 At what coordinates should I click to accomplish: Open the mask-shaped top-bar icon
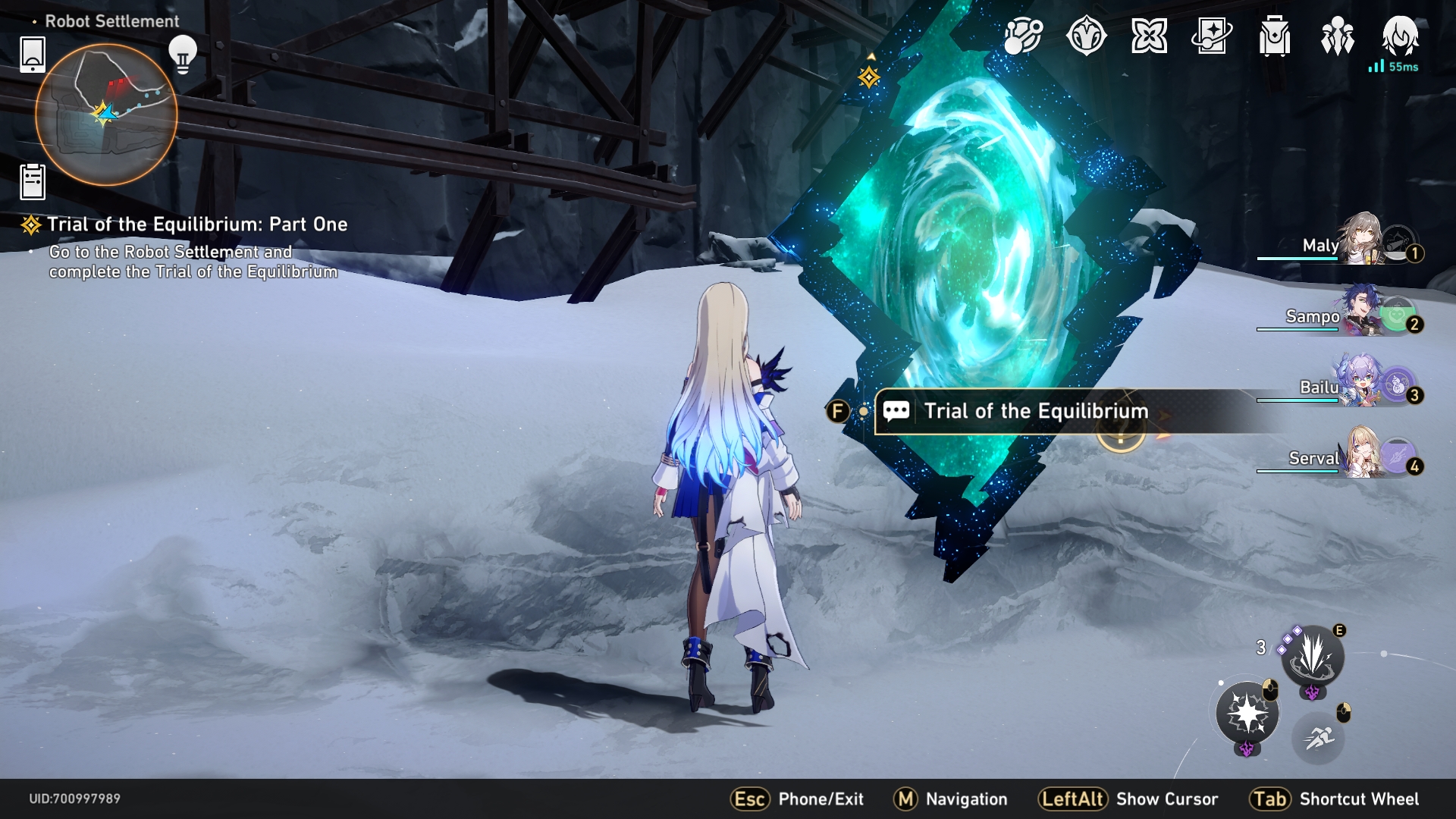pos(1086,36)
